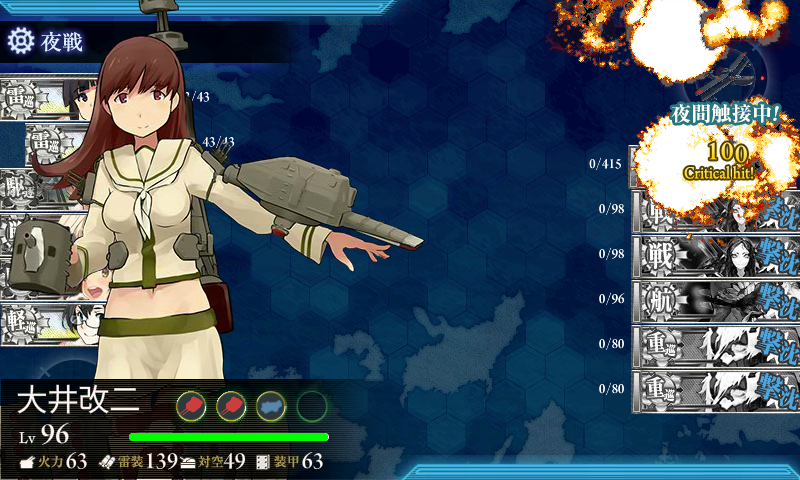
Task: Choose the friendly 駆逐 destroyer banner
Action: point(40,188)
